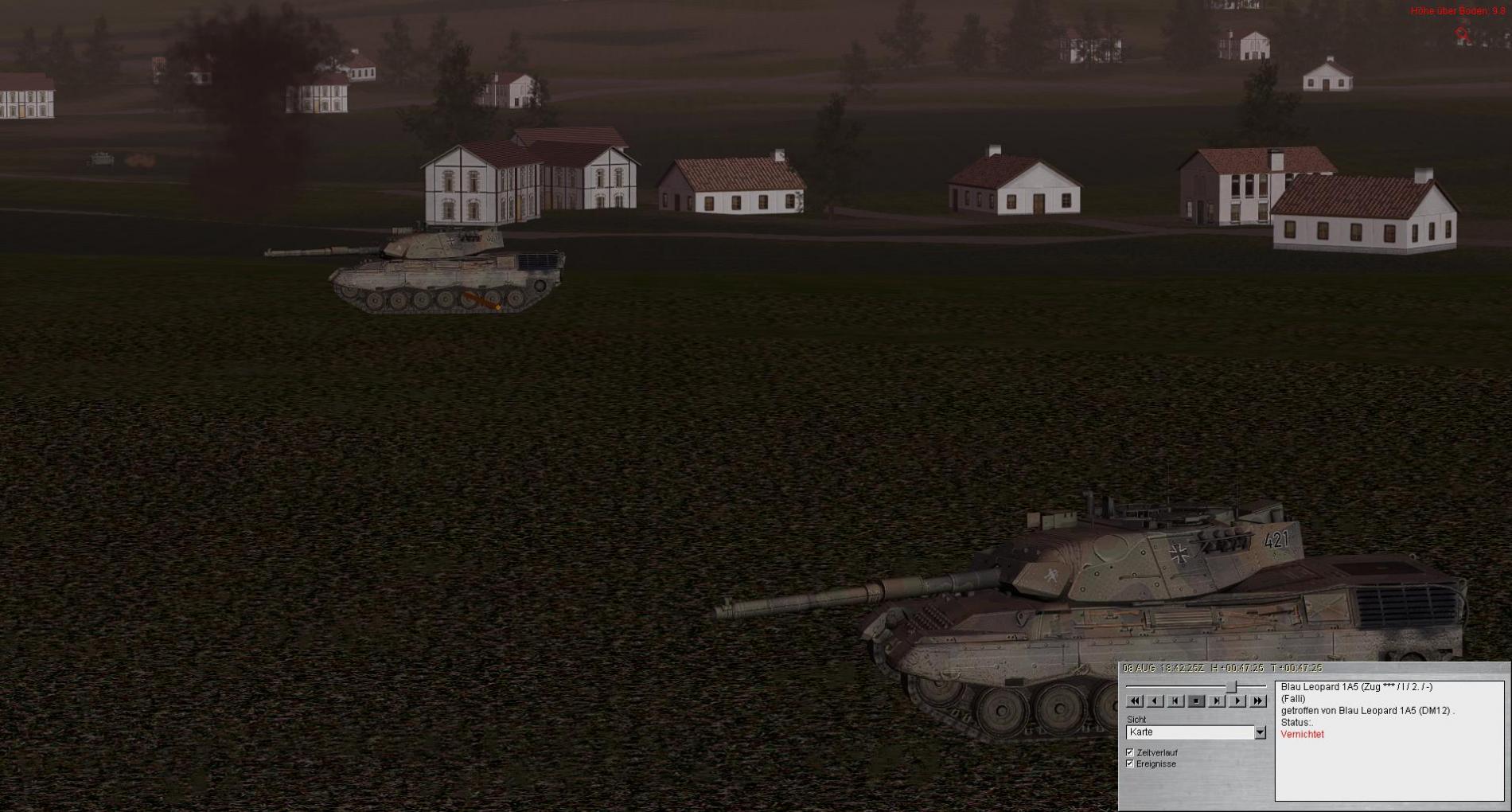1512x812 pixels.
Task: Toggle the Zeitverlauf checkbox
Action: click(1130, 752)
